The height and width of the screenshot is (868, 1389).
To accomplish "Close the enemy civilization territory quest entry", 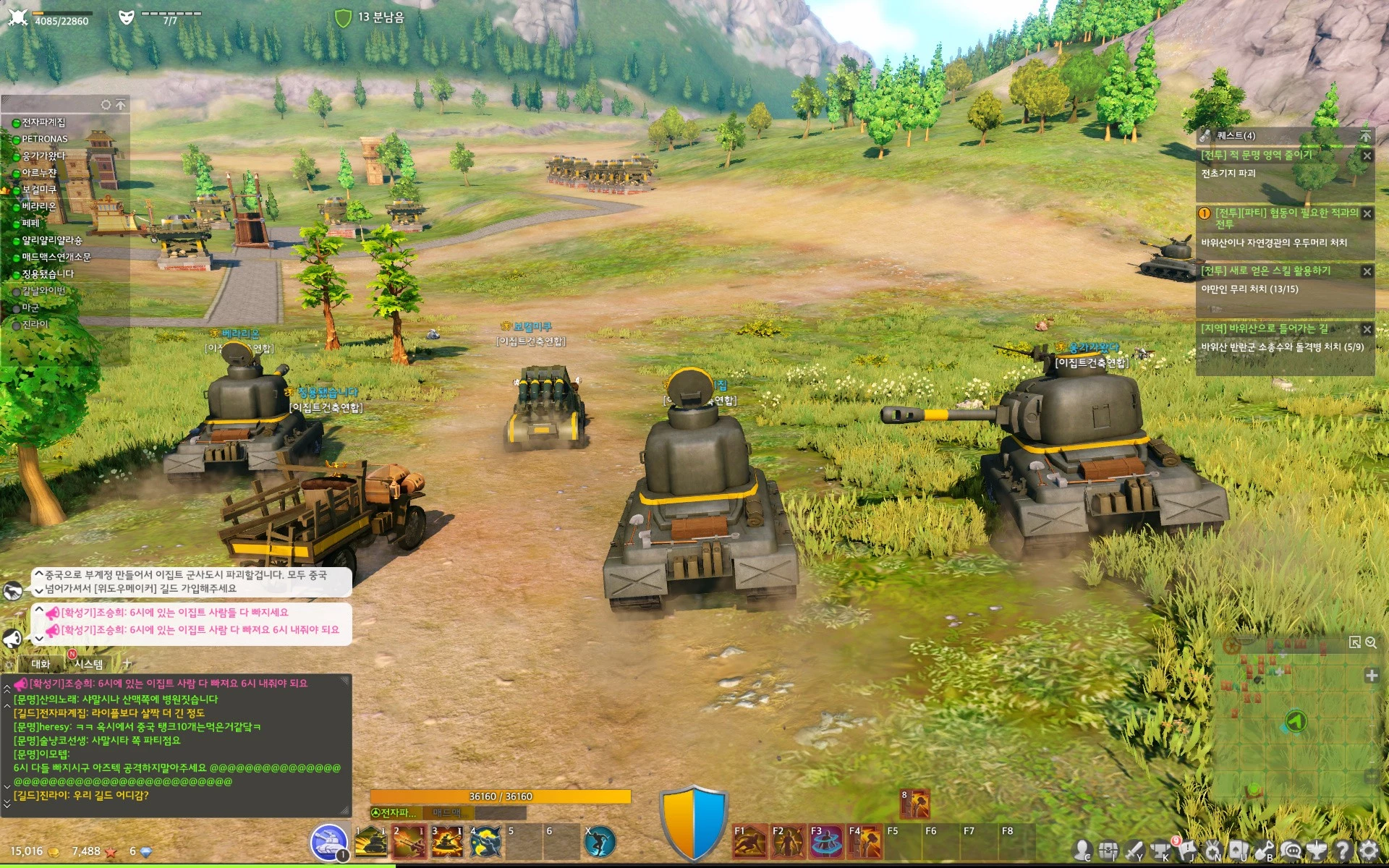I will (1367, 156).
